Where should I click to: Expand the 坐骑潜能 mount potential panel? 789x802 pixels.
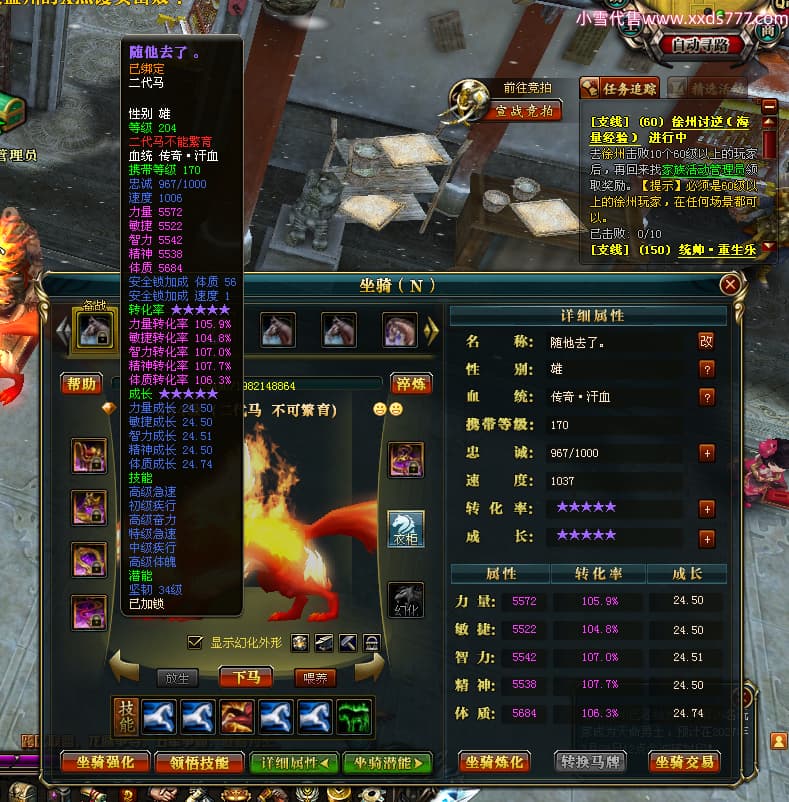387,762
